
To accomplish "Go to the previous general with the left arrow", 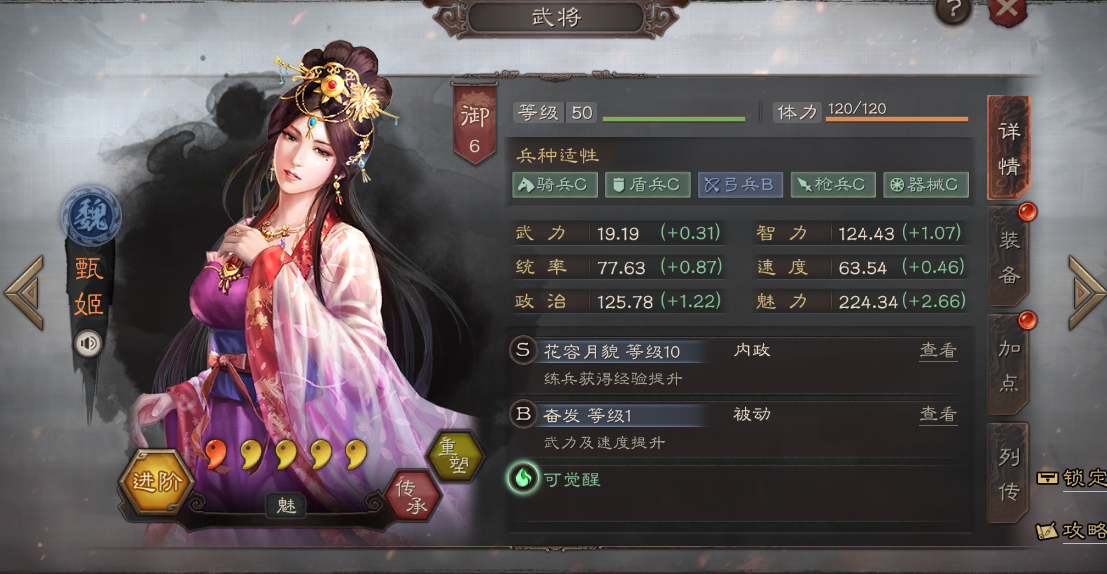I will pos(24,292).
